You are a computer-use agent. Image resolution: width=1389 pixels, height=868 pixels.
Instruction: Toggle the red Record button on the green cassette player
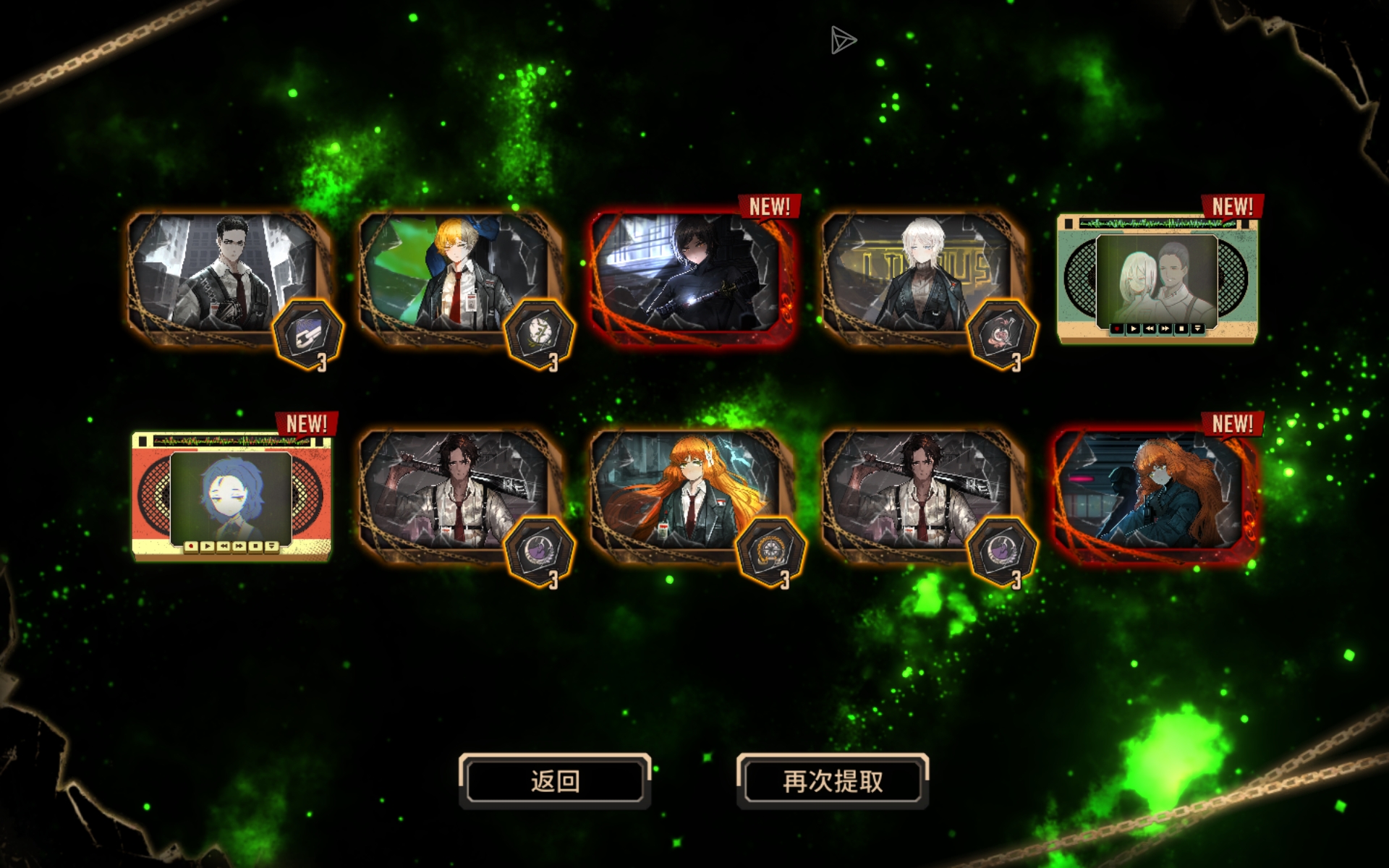click(1117, 329)
